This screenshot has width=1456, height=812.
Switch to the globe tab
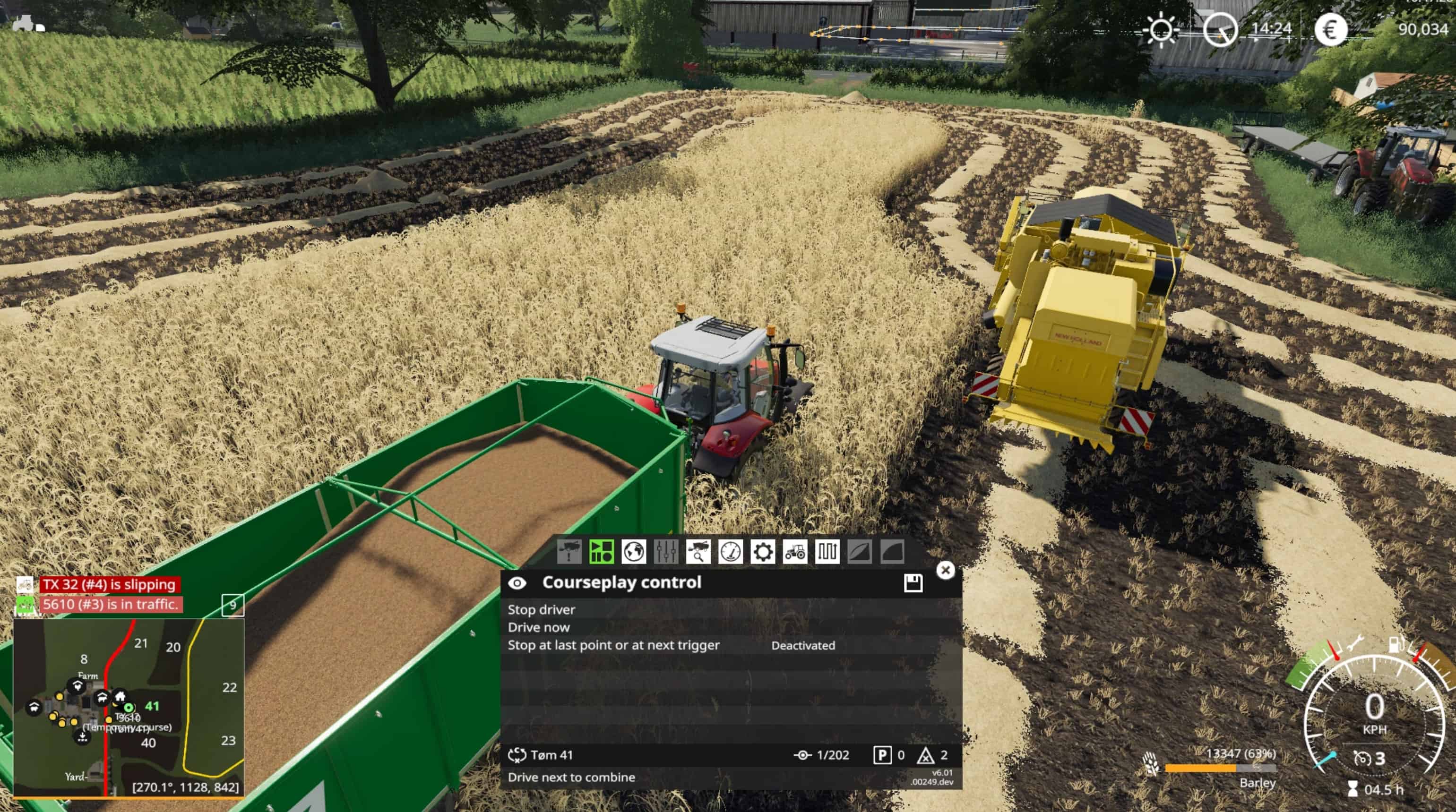click(634, 552)
